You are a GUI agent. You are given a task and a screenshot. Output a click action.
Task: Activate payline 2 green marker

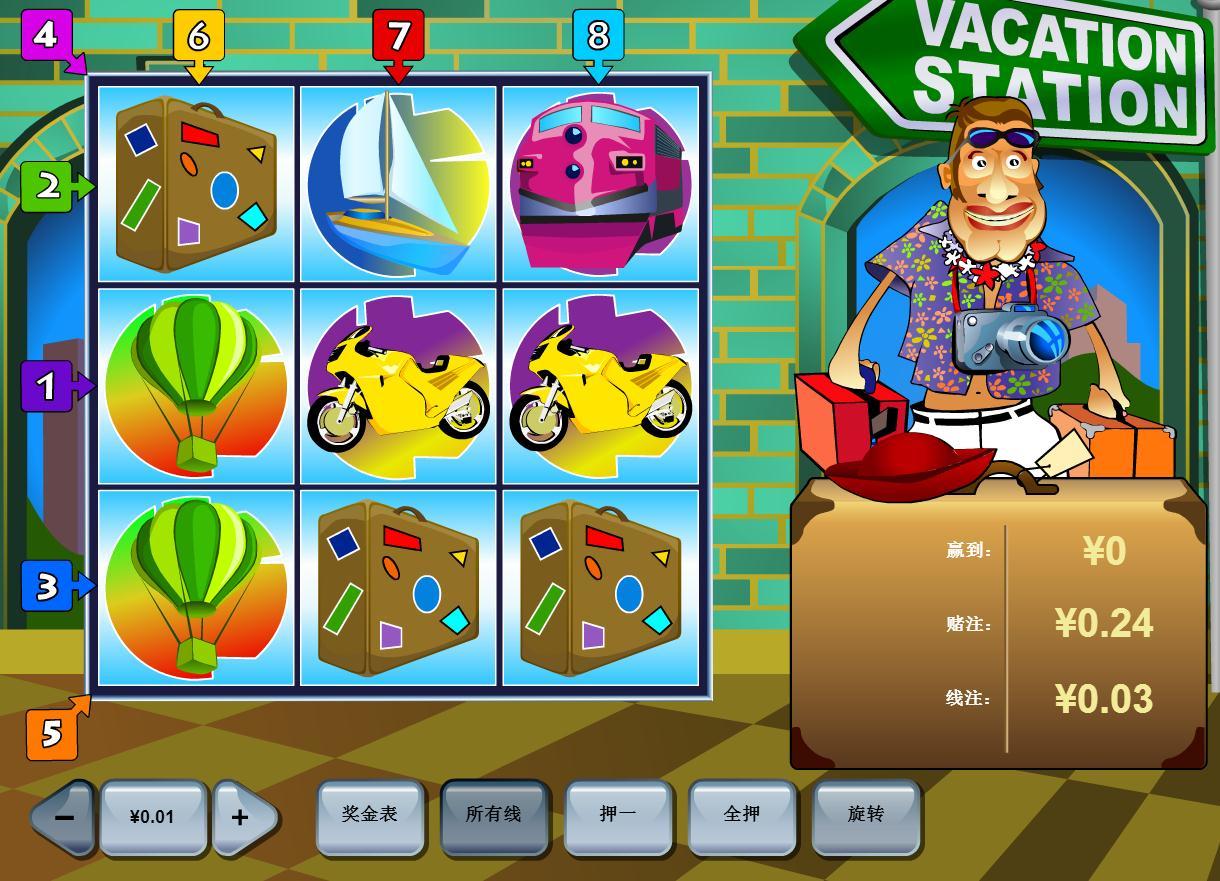[x=47, y=186]
